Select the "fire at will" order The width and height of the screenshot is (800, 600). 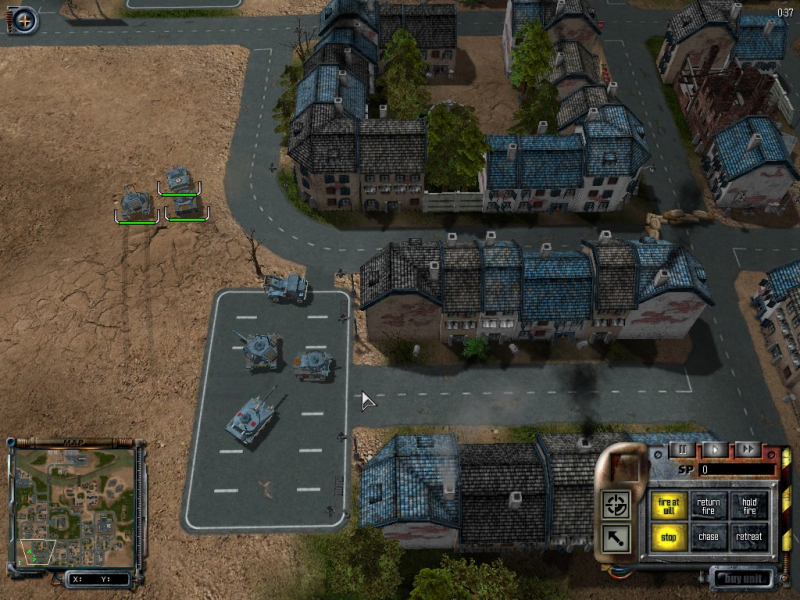pyautogui.click(x=669, y=507)
